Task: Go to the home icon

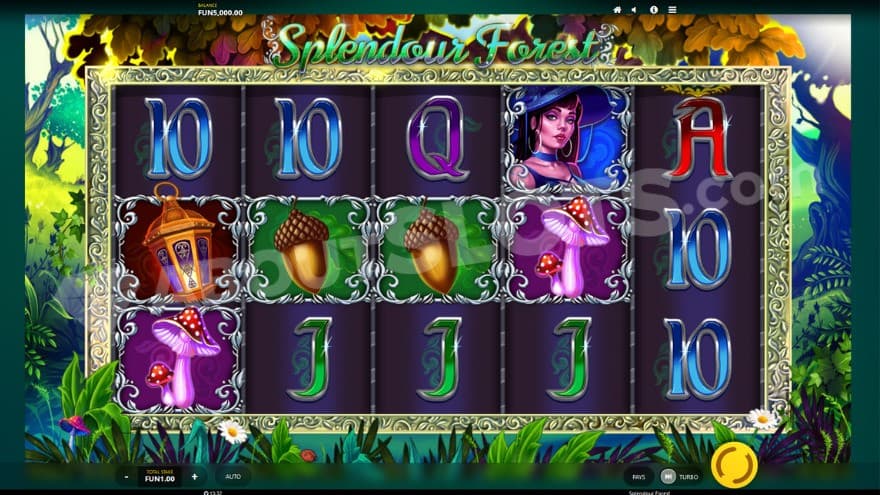Action: tap(617, 9)
